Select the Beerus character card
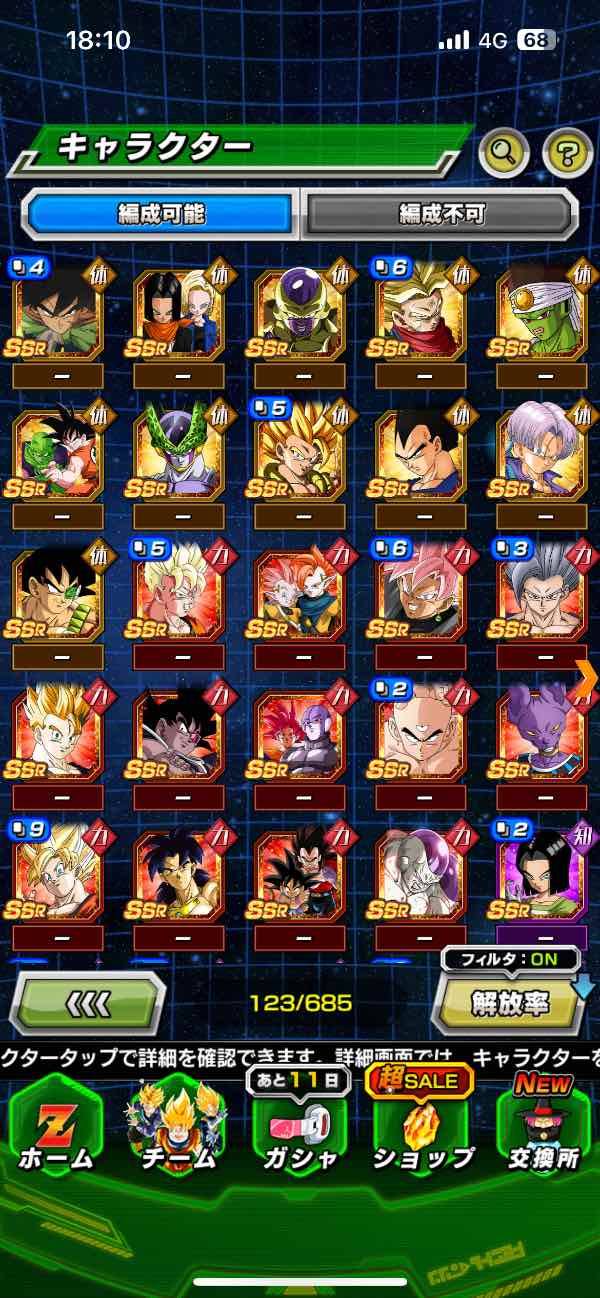The image size is (600, 1298). point(541,730)
